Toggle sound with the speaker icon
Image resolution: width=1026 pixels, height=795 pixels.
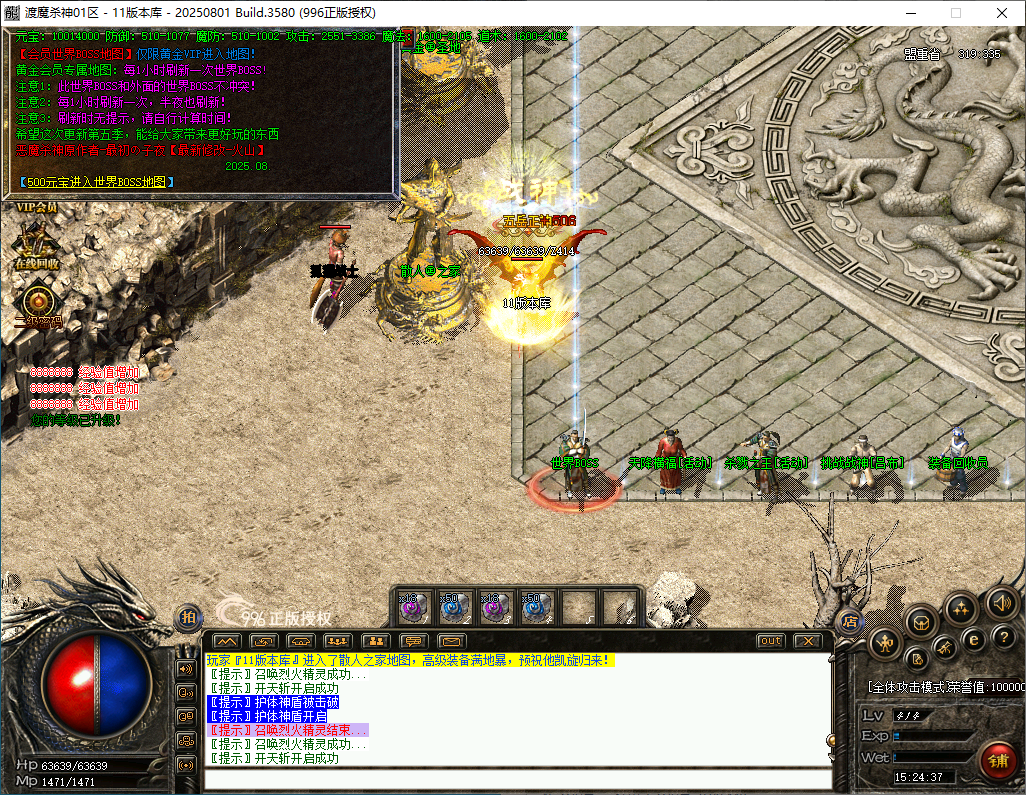tap(1002, 603)
